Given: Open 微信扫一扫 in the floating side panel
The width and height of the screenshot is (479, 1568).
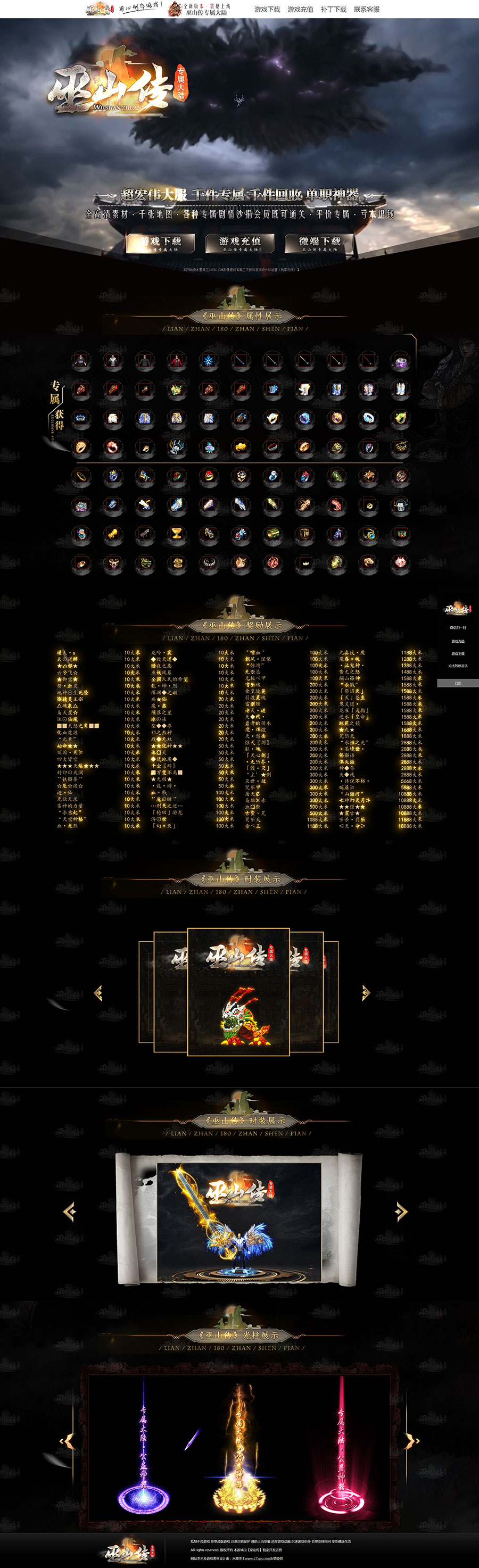Looking at the screenshot, I should pos(458,627).
